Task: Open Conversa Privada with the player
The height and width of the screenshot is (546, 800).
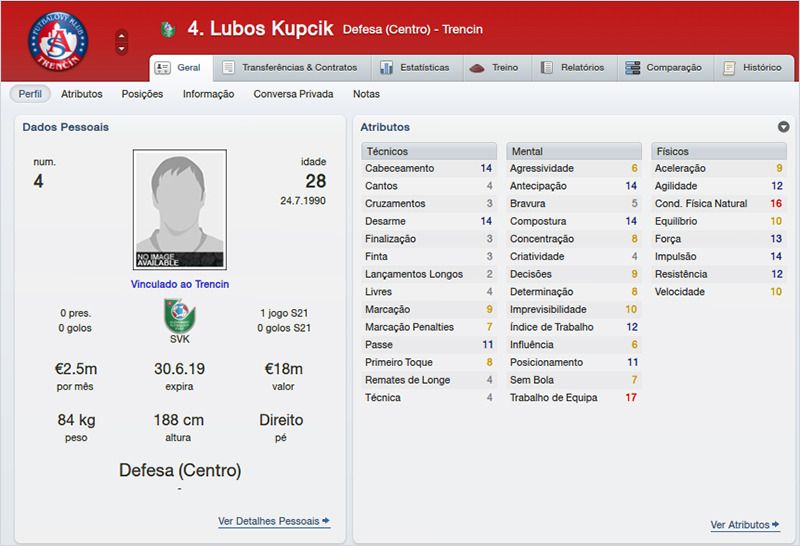Action: 294,94
